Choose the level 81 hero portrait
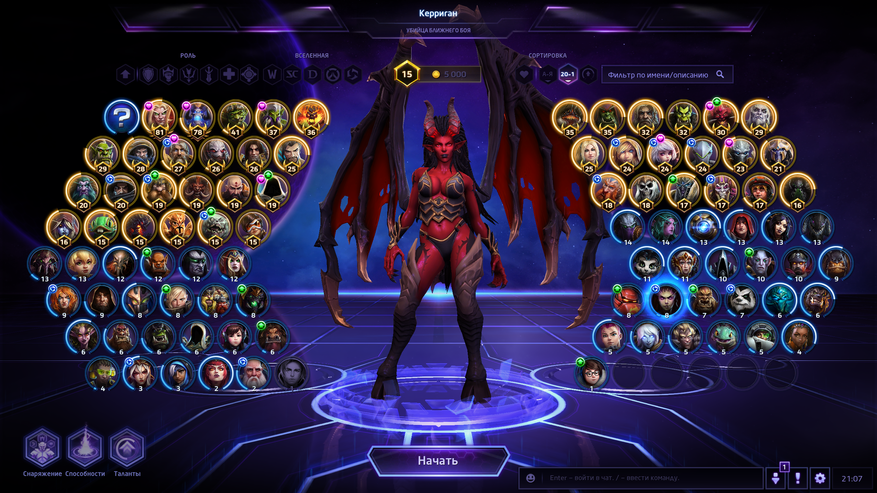This screenshot has width=877, height=493. (x=159, y=118)
